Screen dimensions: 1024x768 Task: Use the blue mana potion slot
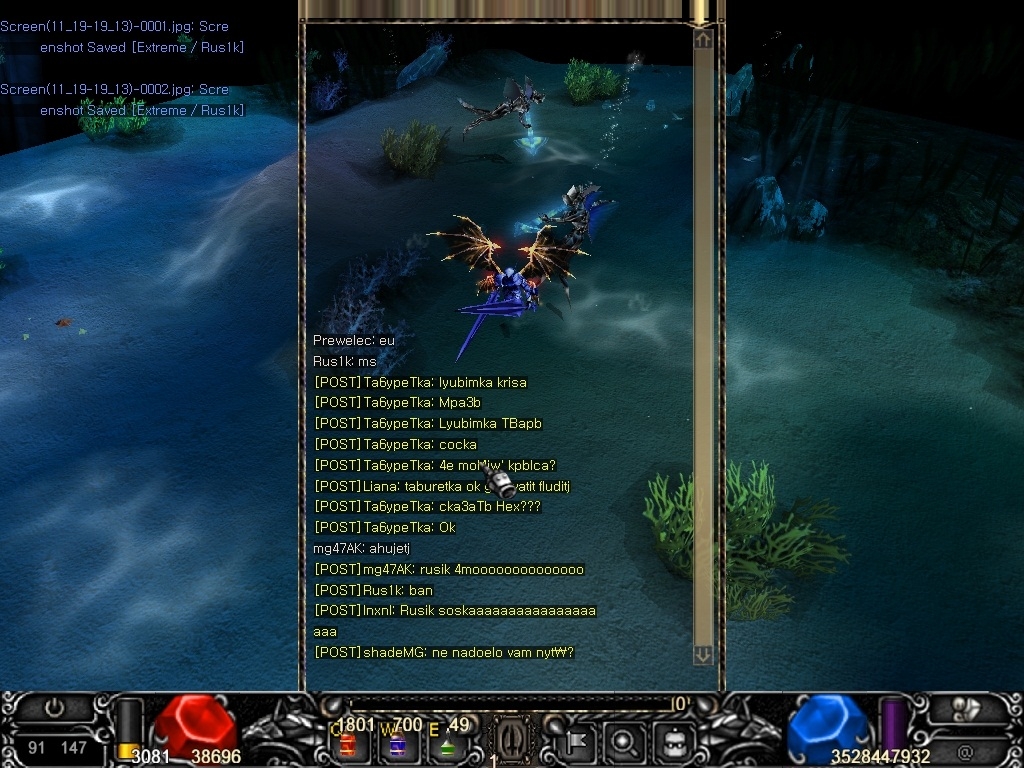pos(397,745)
